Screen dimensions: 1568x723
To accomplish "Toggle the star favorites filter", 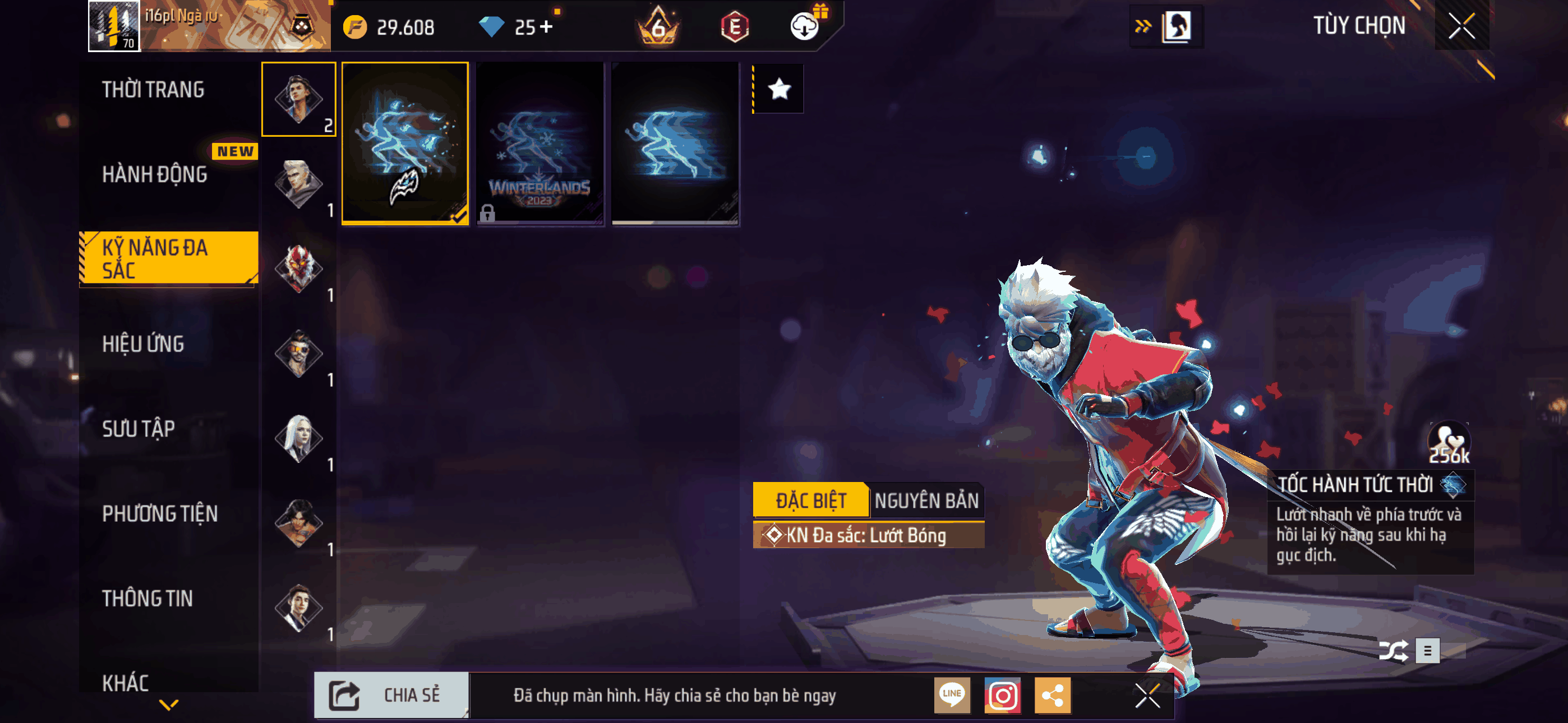I will click(779, 90).
